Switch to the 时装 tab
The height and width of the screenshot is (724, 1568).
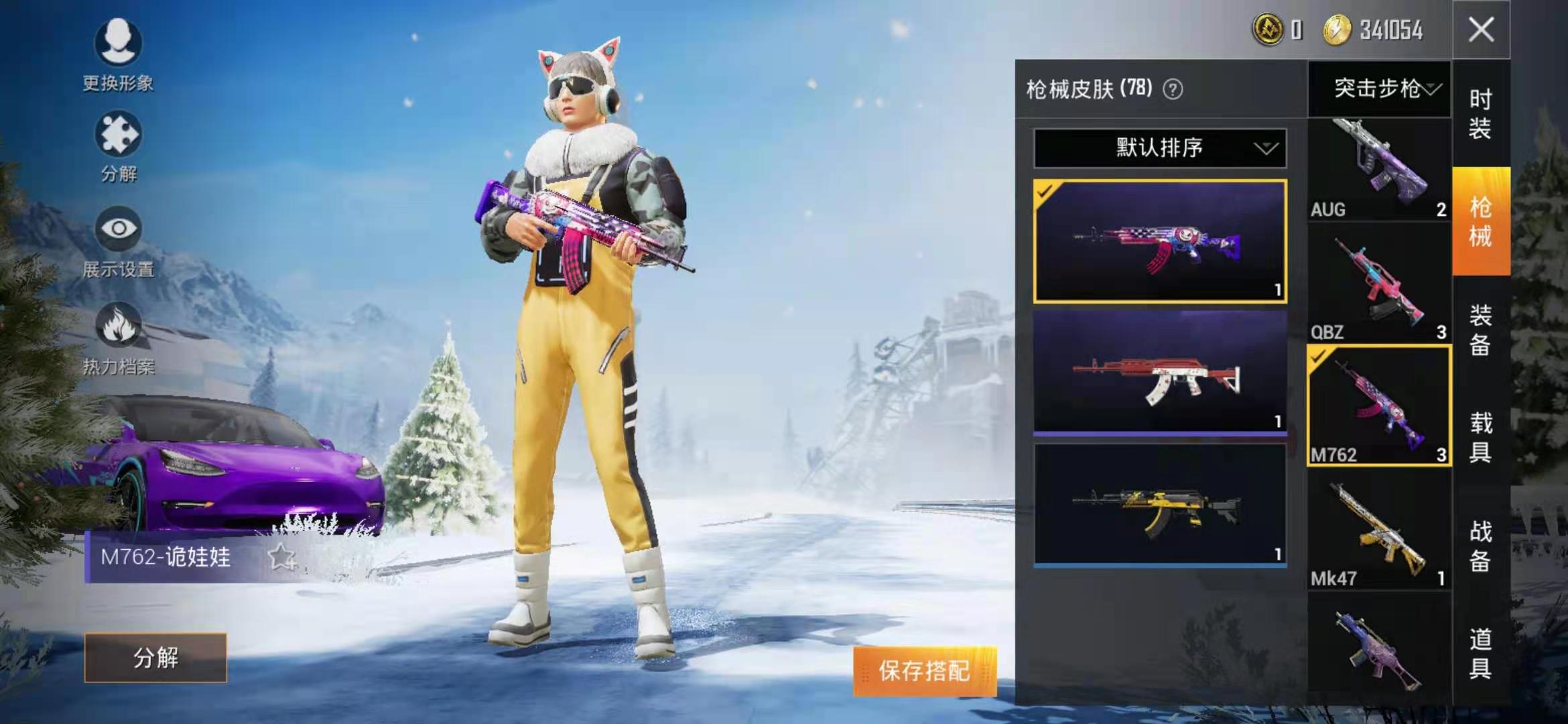point(1480,114)
